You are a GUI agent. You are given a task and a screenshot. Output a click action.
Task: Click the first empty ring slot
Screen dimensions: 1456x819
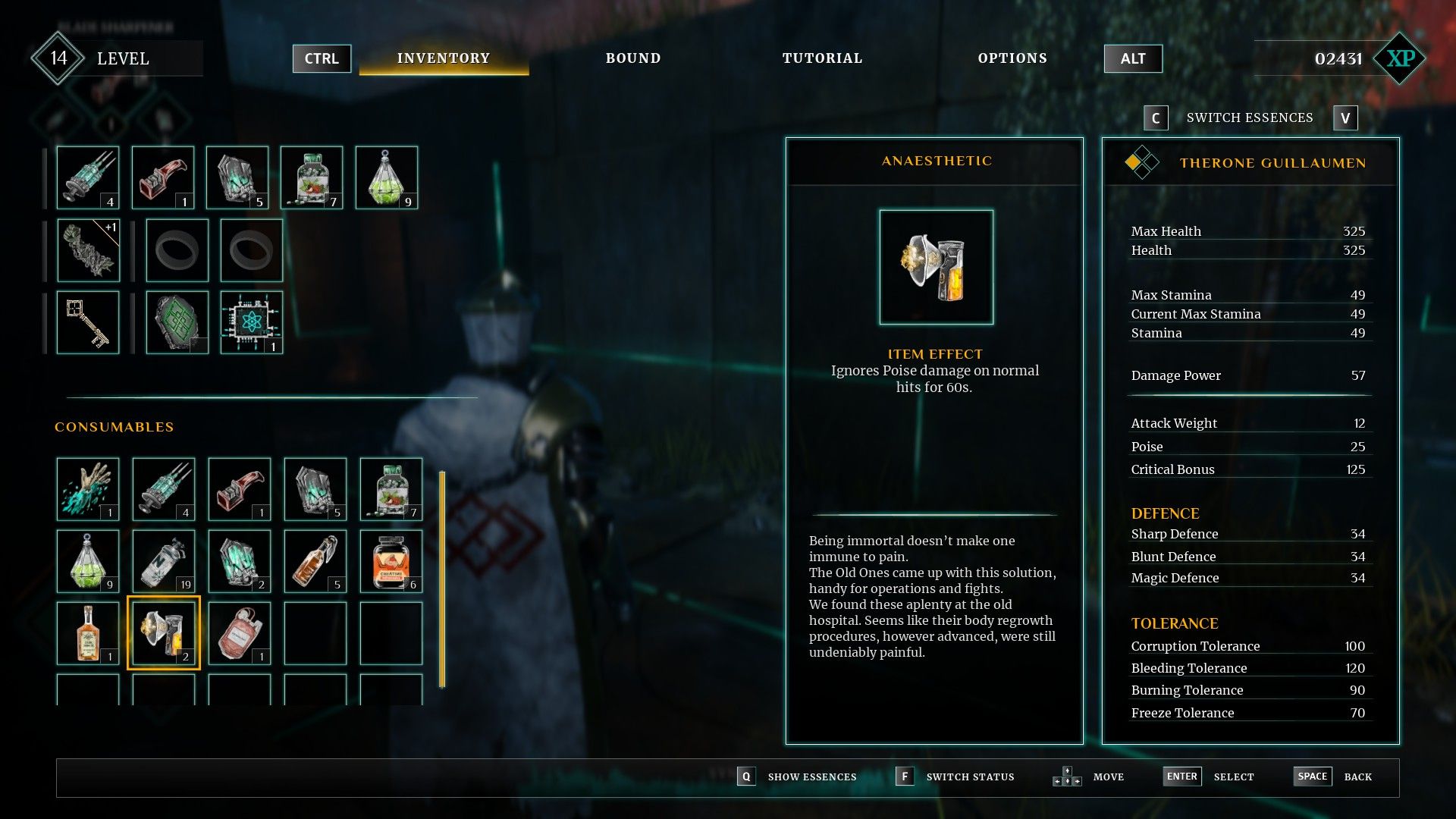tap(177, 250)
